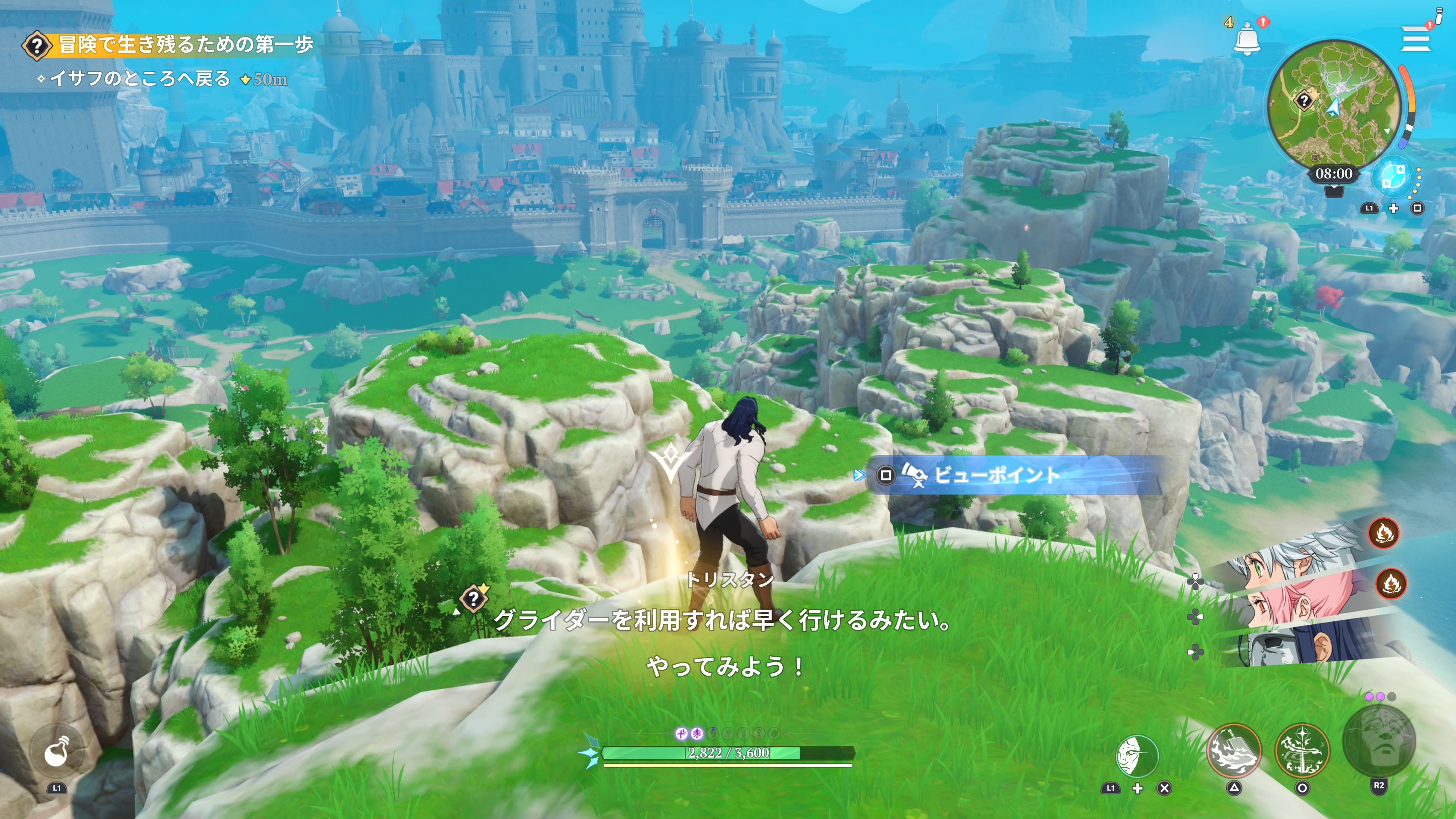Open the circular minimap
1456x819 pixels.
1334,105
